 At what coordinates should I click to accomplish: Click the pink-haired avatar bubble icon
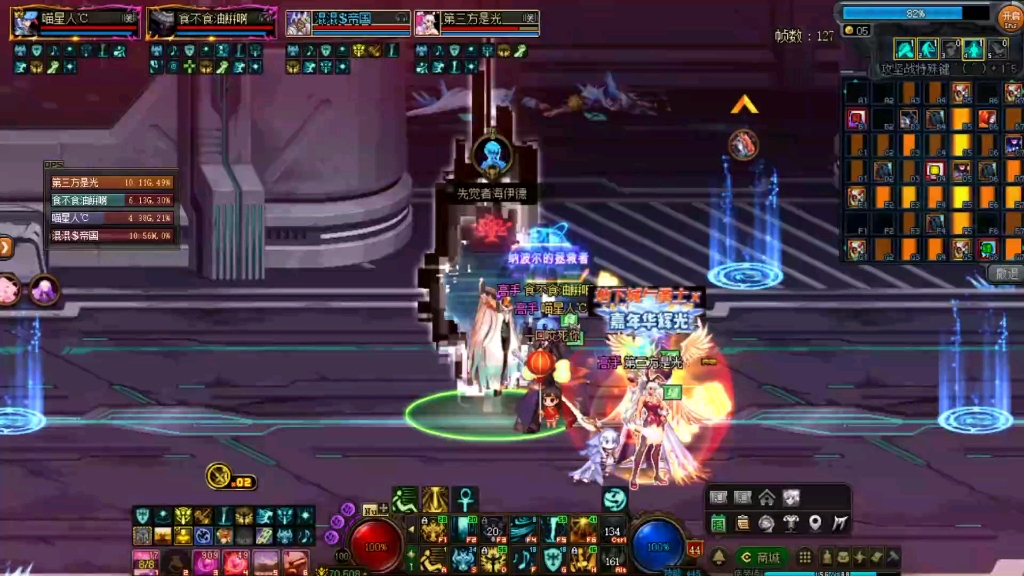[8, 290]
